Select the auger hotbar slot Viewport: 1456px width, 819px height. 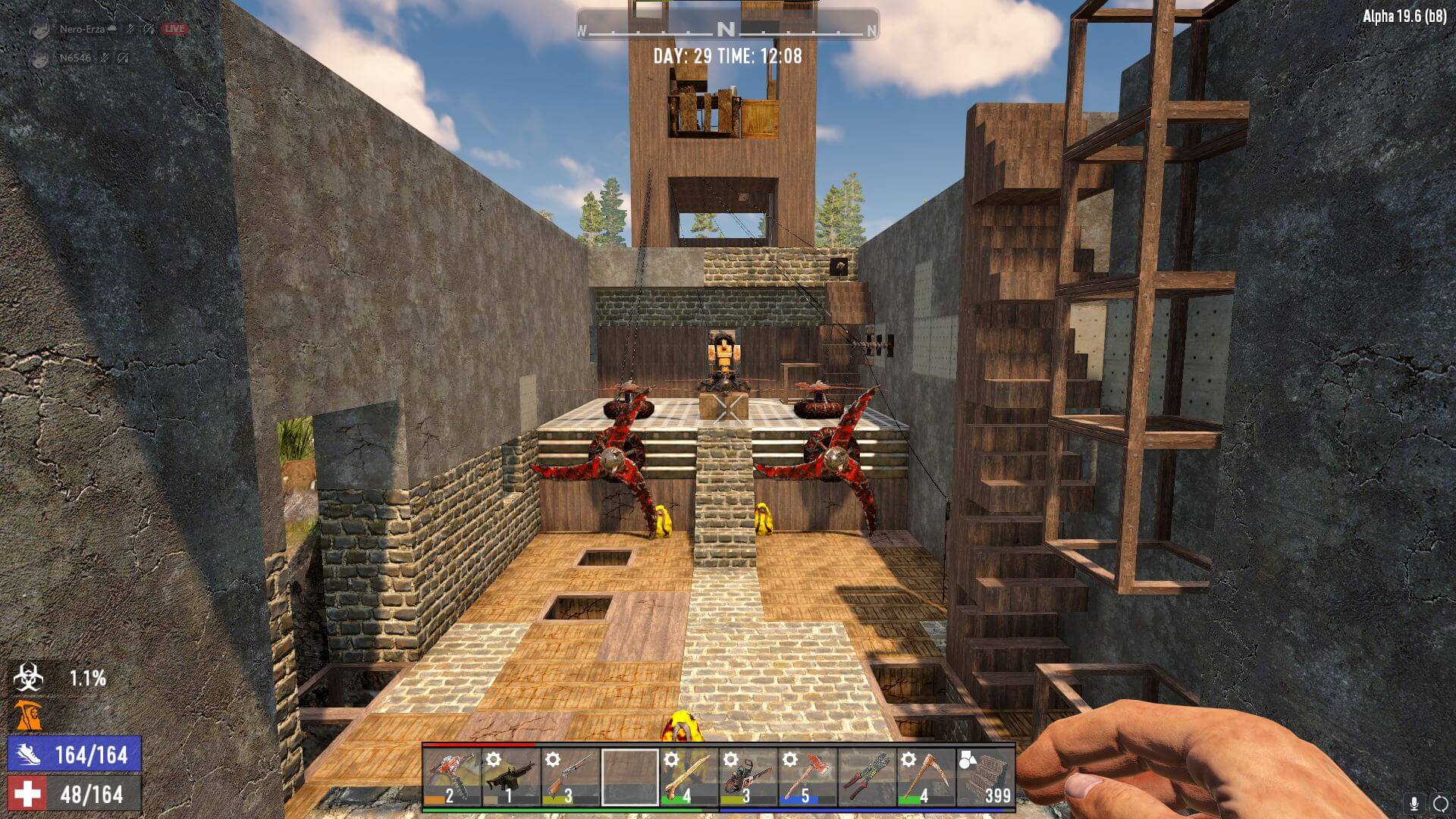pos(452,777)
